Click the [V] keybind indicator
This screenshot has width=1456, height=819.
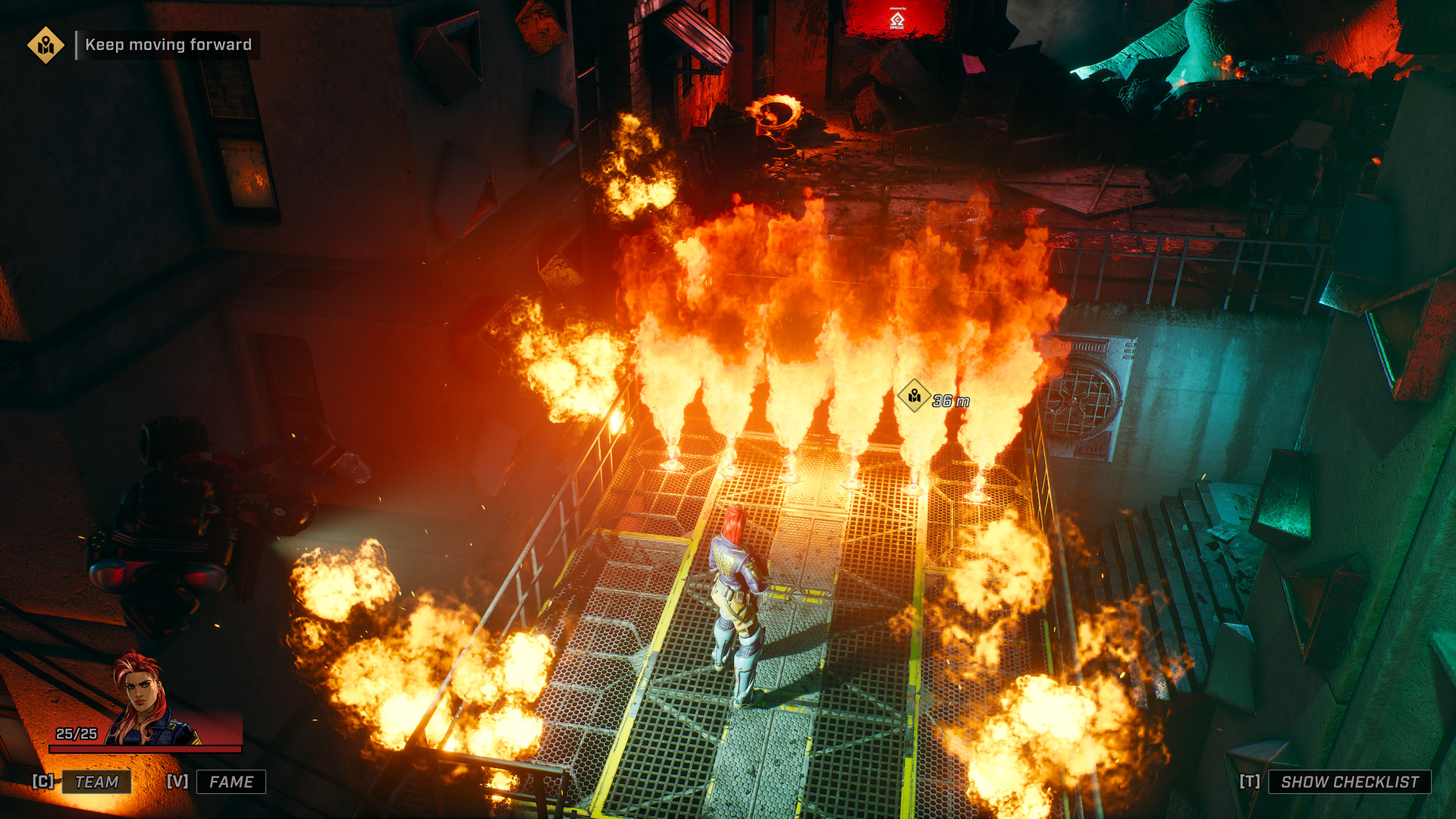point(176,779)
